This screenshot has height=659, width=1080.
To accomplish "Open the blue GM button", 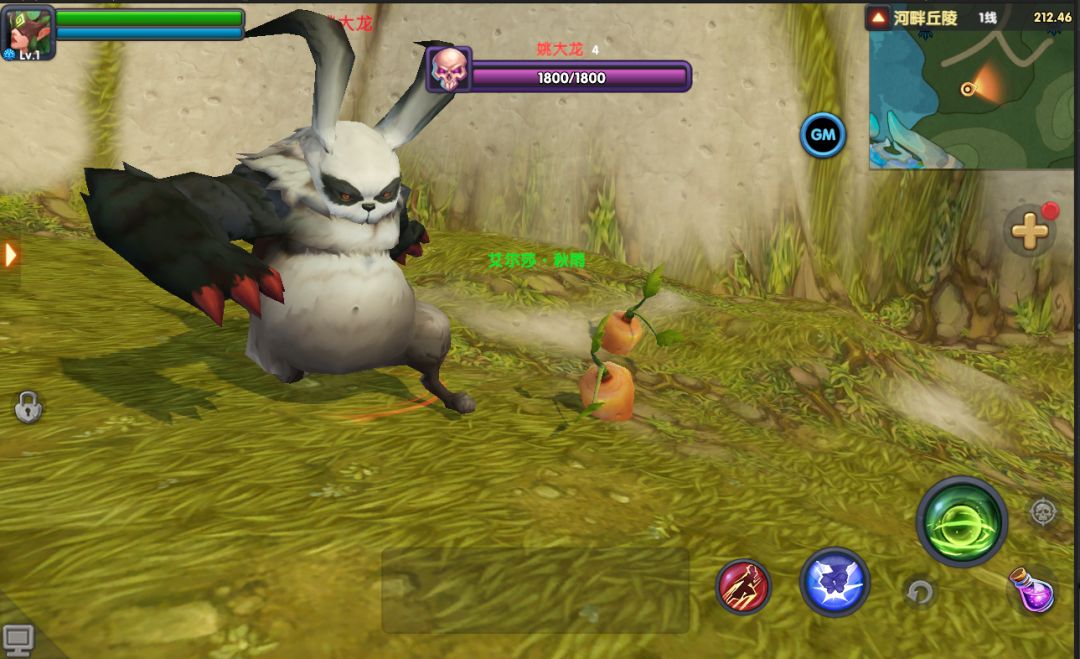I will coord(823,135).
